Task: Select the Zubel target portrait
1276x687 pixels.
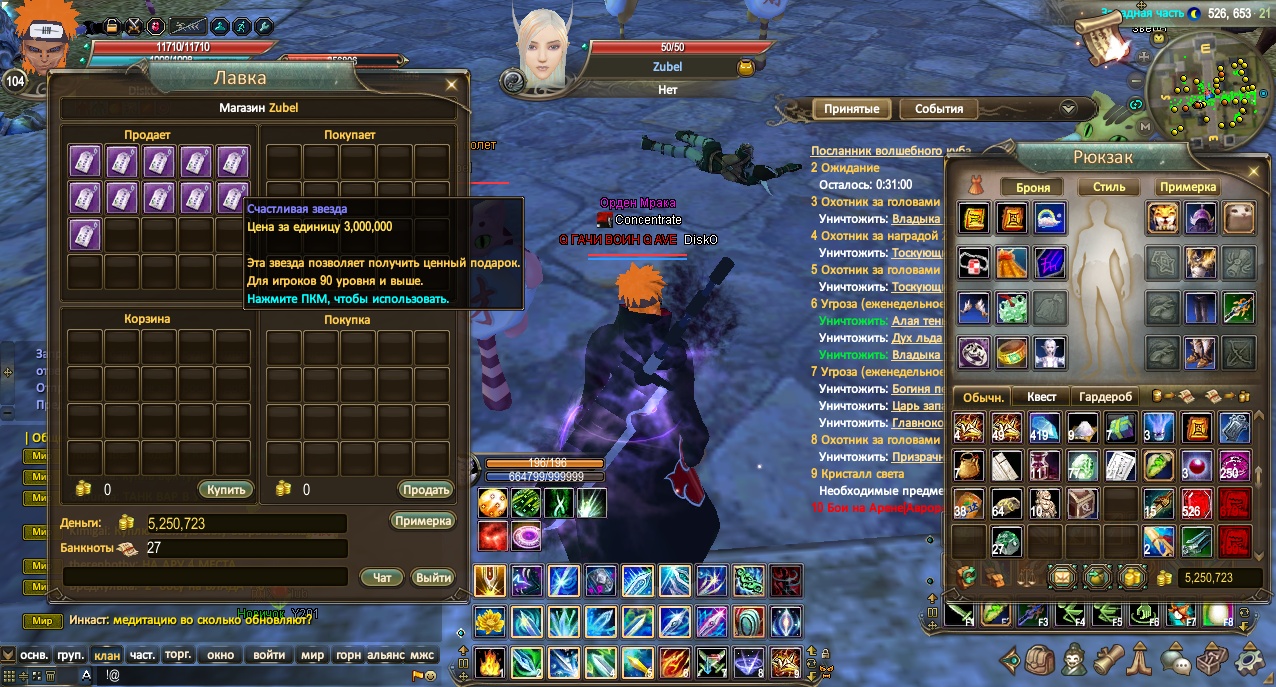Action: tap(543, 52)
